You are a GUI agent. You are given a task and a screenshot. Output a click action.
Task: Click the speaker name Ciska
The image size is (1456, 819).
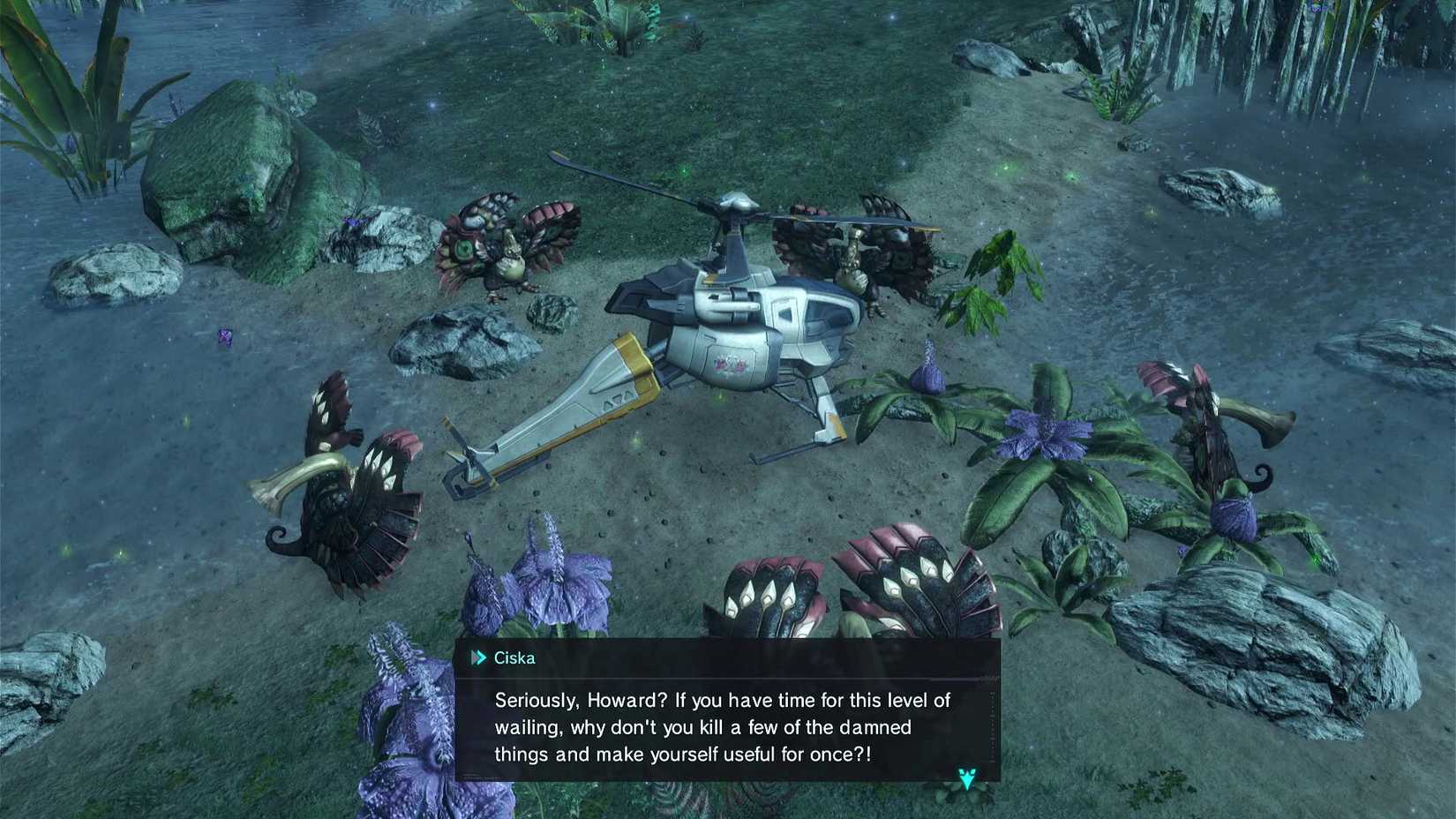pos(515,657)
